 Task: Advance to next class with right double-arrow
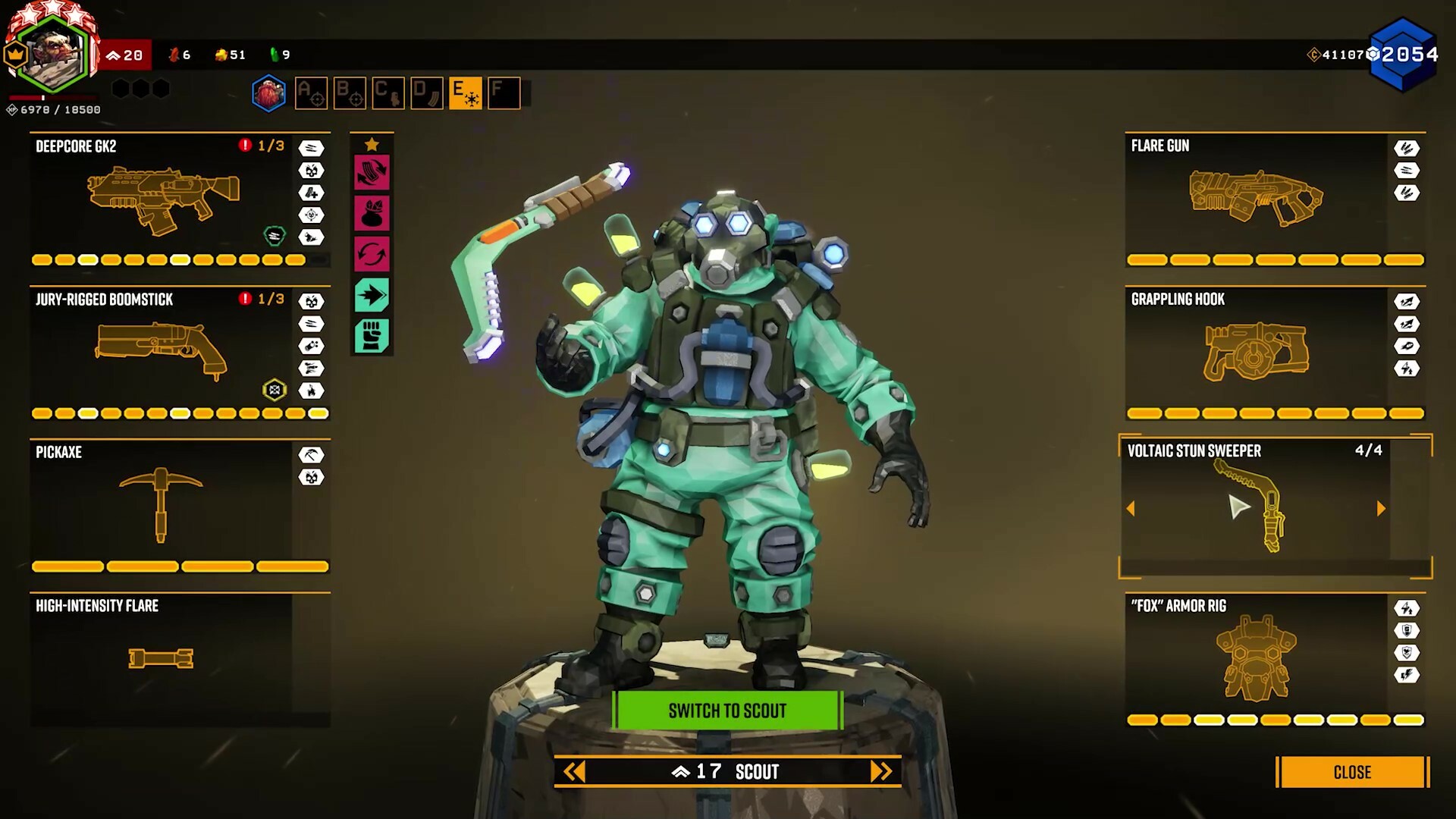tap(881, 772)
